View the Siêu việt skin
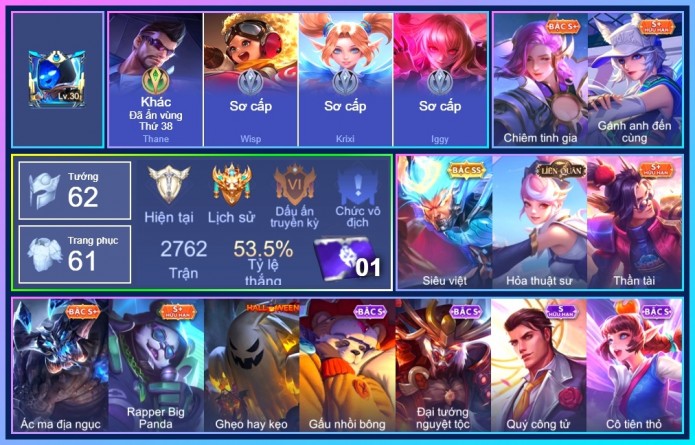This screenshot has width=695, height=445. [443, 220]
